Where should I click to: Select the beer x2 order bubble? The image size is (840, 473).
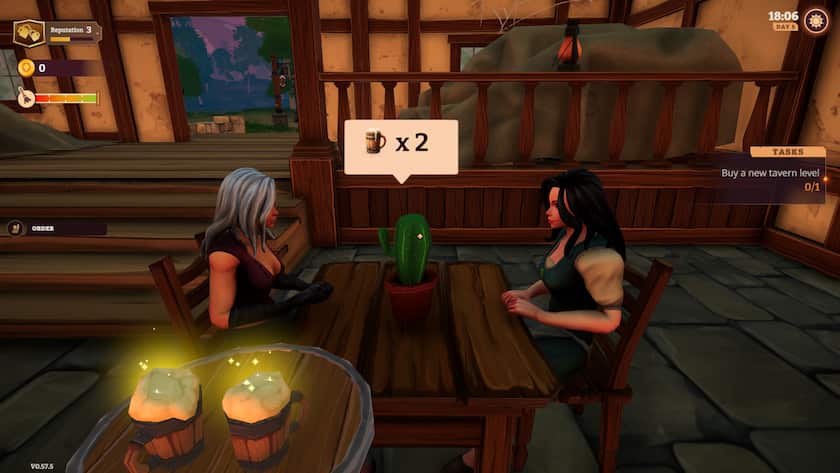click(x=401, y=146)
